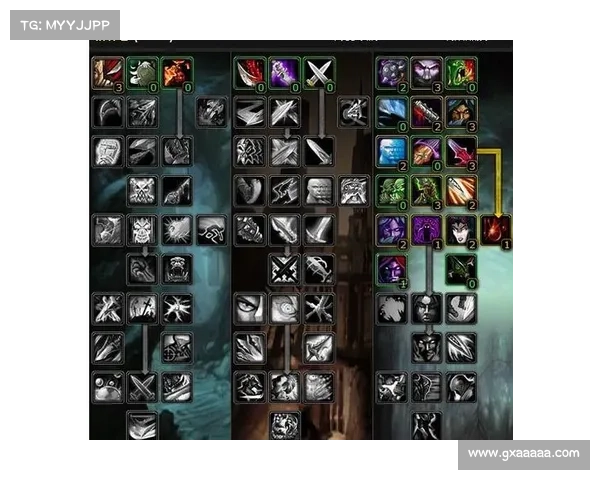Click the purple spiked orb talent
This screenshot has width=600, height=480.
point(392,72)
